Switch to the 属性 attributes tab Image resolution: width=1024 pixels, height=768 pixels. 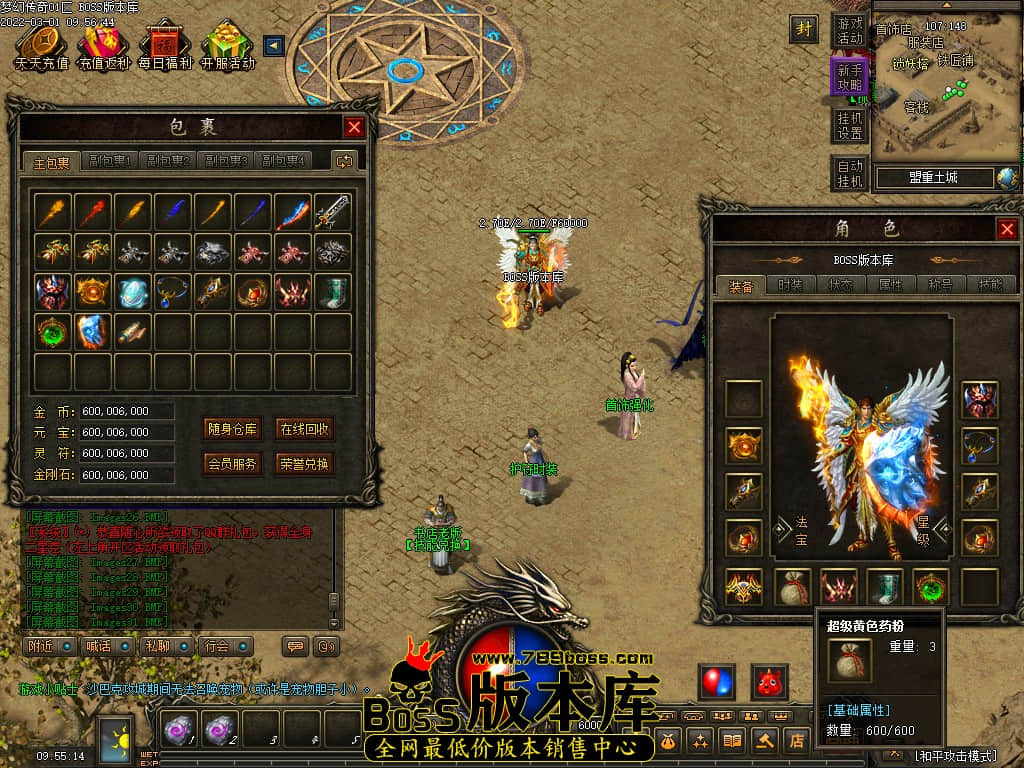[x=889, y=285]
